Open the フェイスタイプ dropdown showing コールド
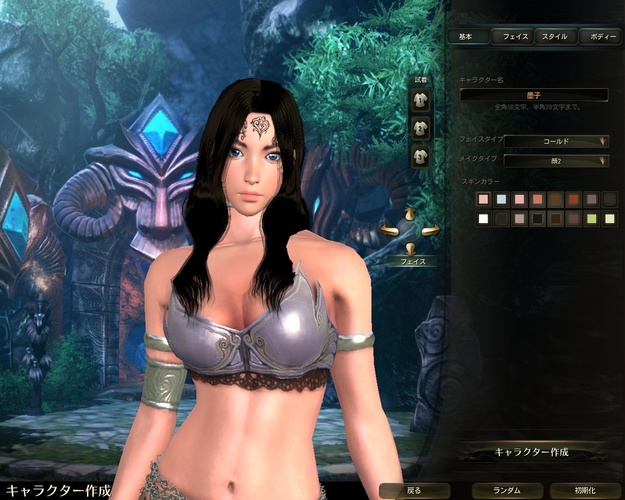 [556, 141]
